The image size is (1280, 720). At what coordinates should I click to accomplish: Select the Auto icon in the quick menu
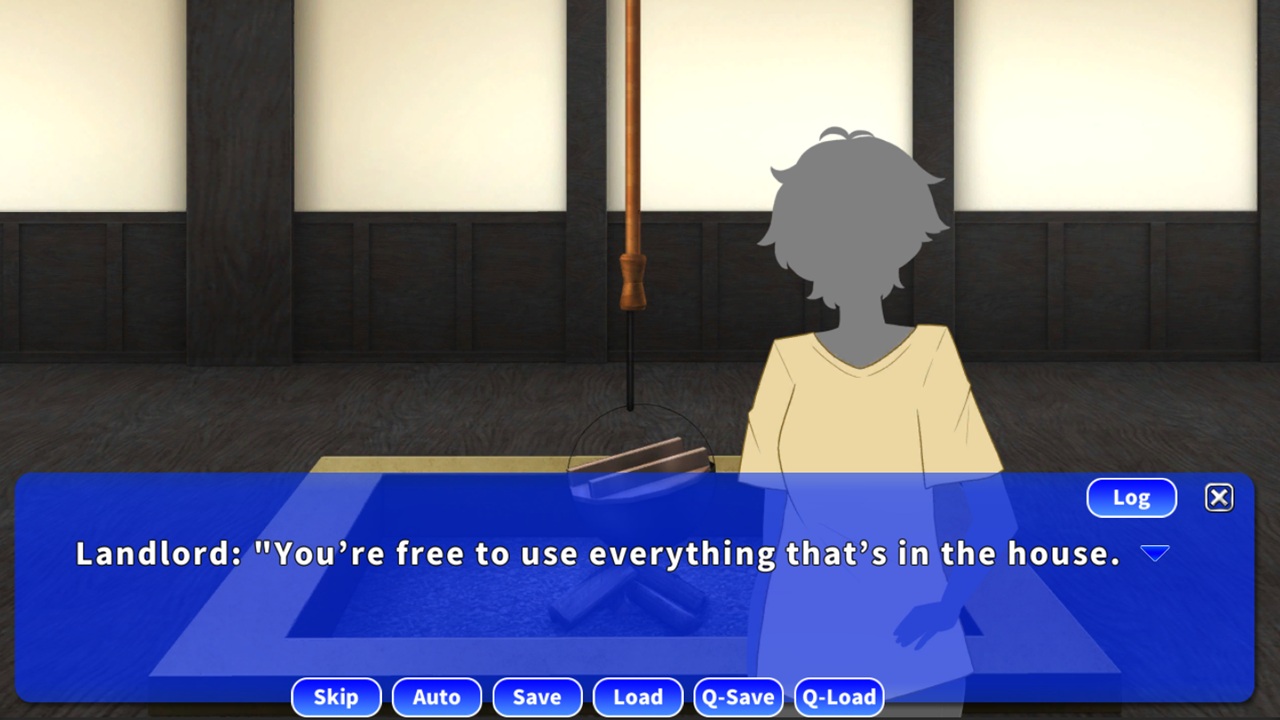tap(436, 697)
